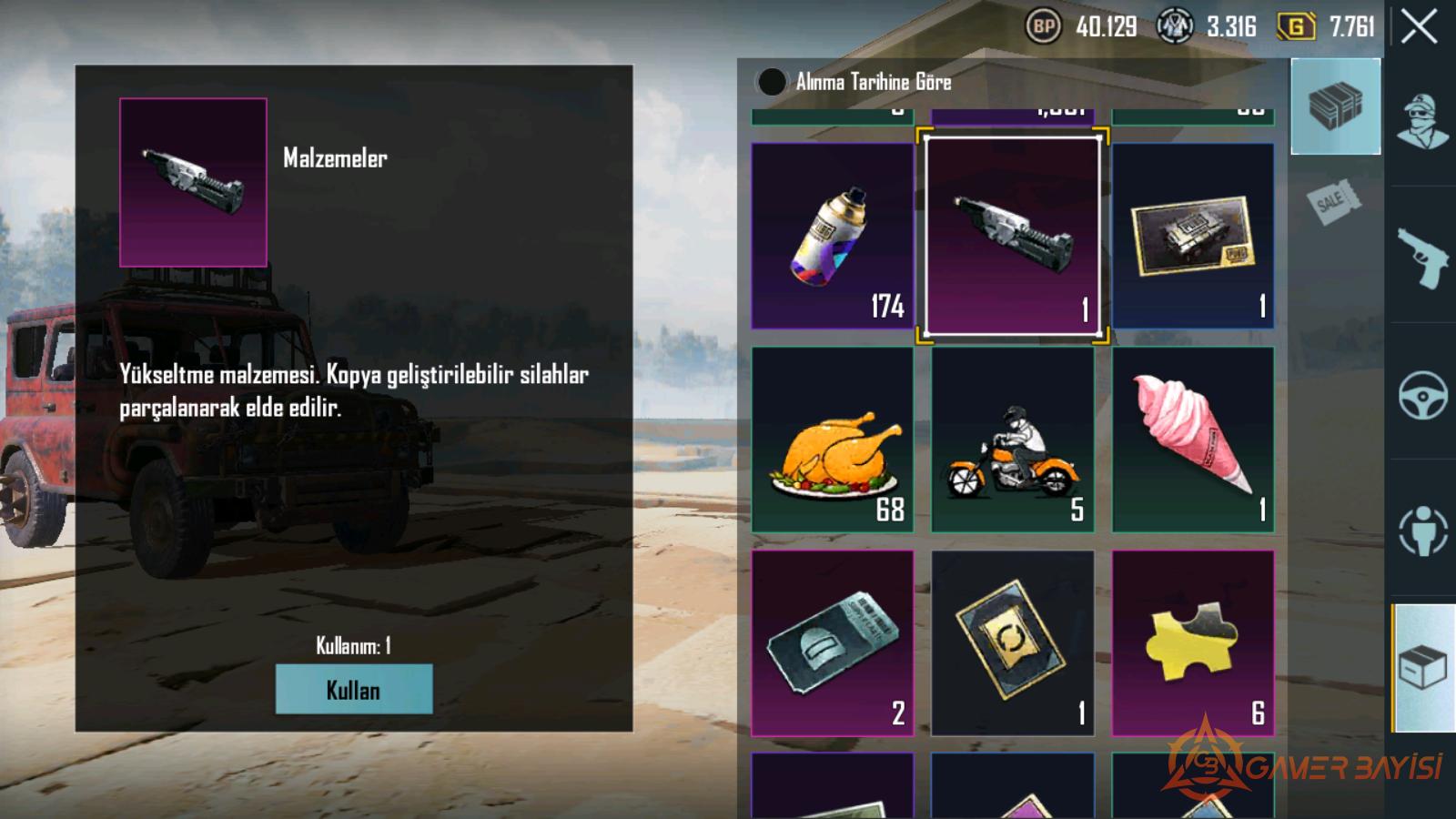This screenshot has height=819, width=1456.
Task: Open the crate items subtab
Action: [x=1335, y=106]
